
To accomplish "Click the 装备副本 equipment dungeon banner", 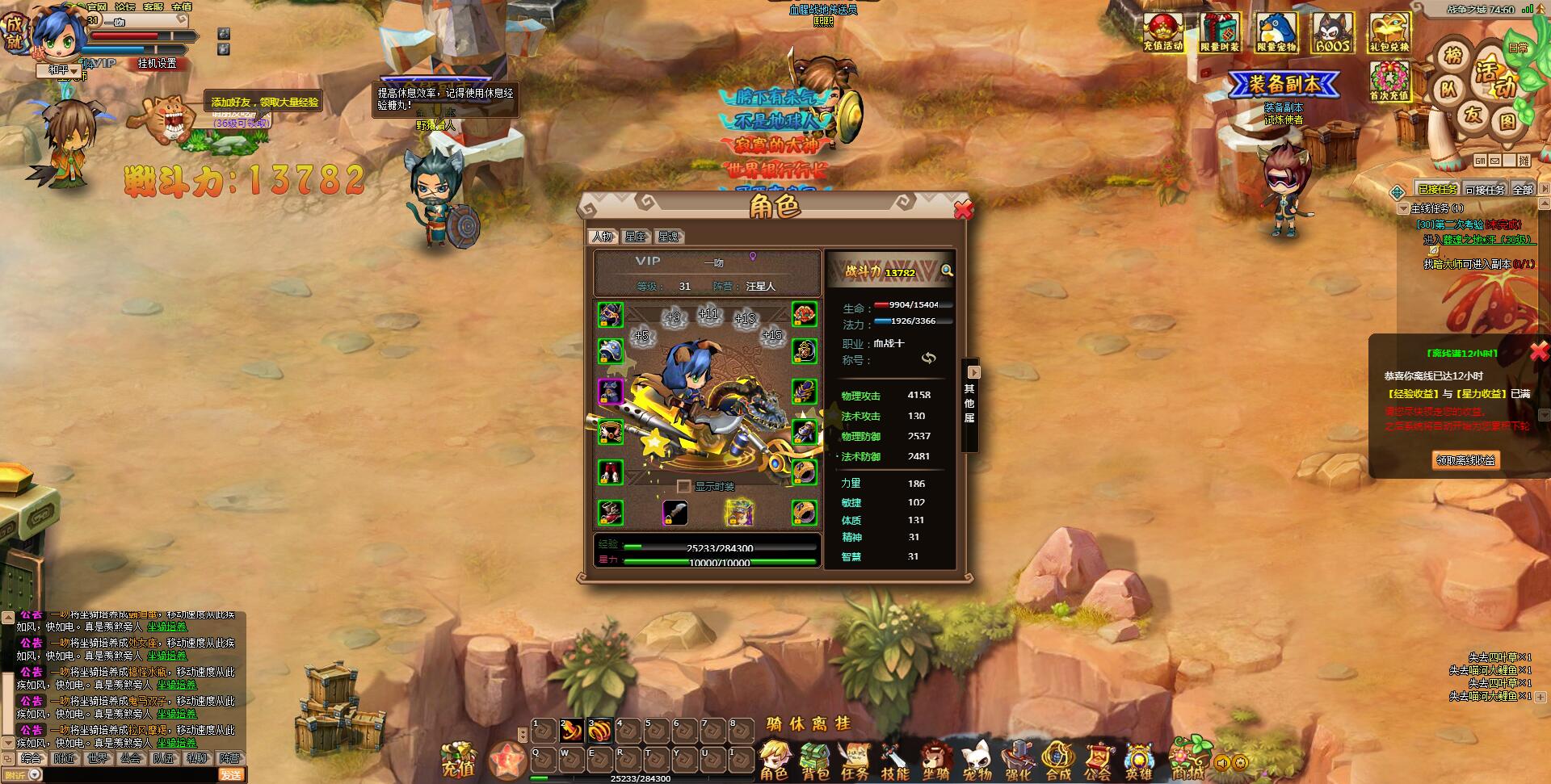I will click(x=1284, y=84).
